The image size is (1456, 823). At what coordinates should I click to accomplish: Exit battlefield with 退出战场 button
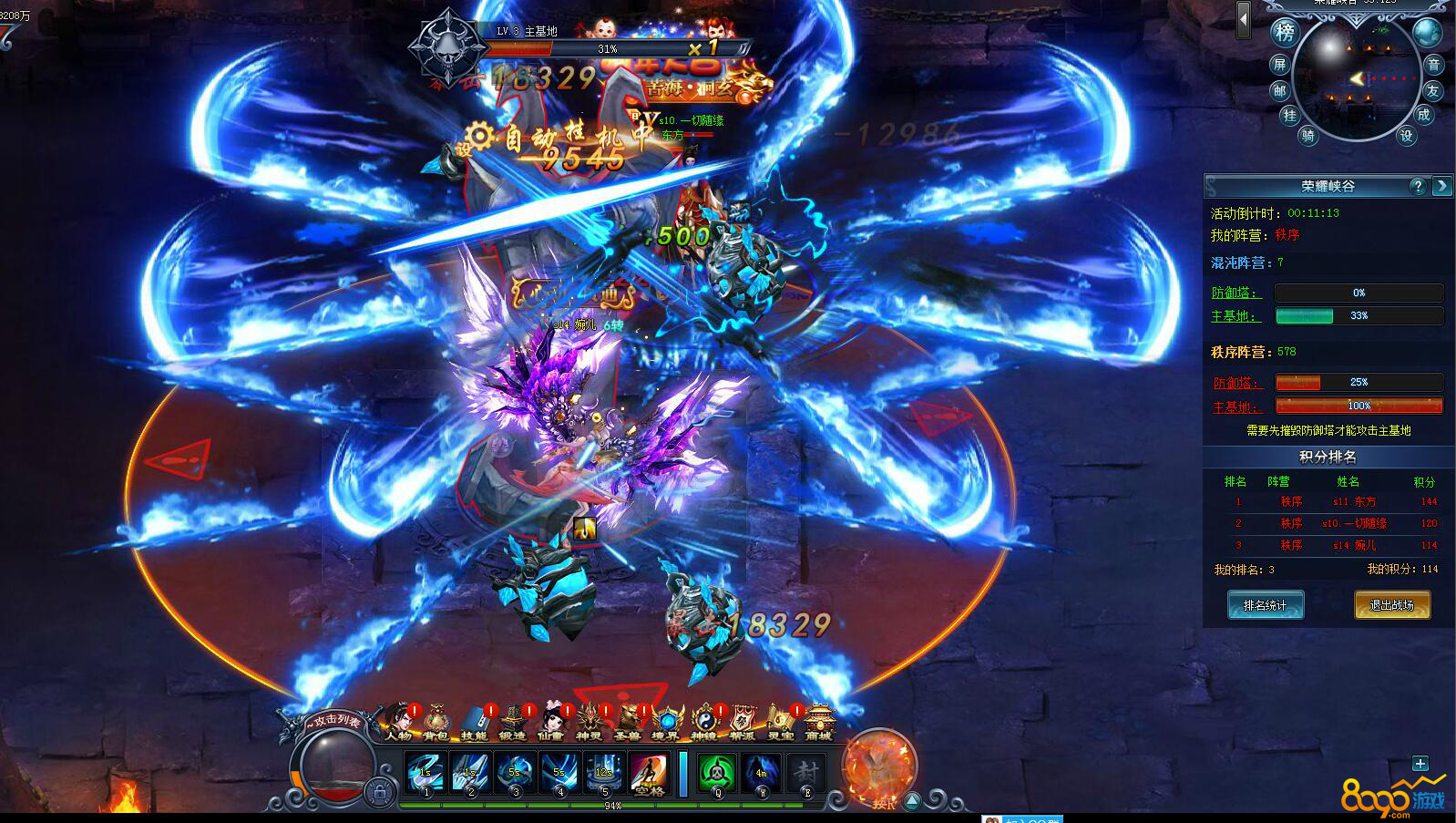point(1391,605)
